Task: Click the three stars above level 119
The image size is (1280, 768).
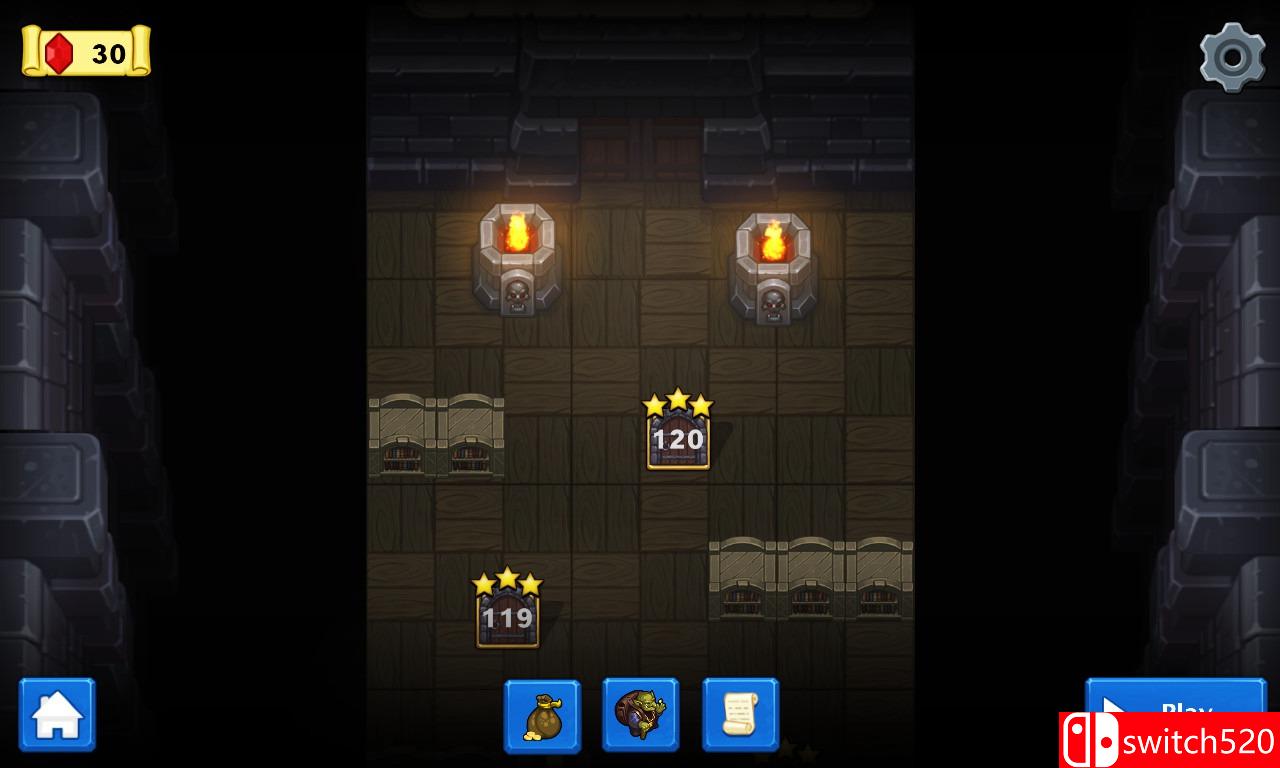Action: 508,580
